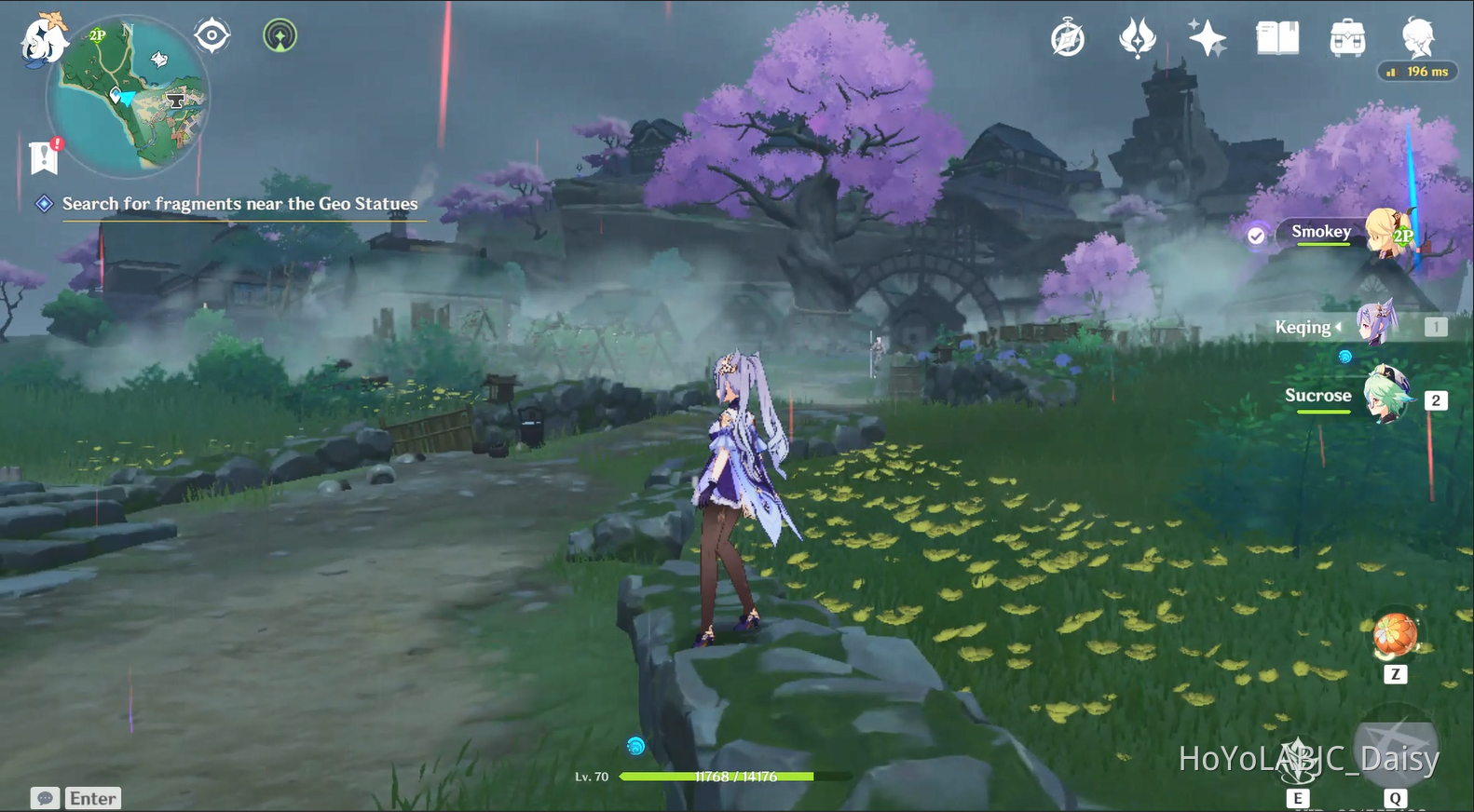Expand Keqing's entry via the small arrow
Image resolution: width=1474 pixels, height=812 pixels.
point(1341,327)
